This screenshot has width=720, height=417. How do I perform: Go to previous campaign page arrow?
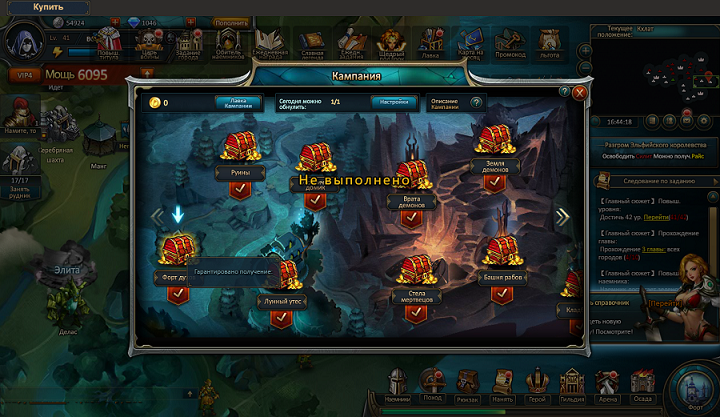click(x=156, y=217)
